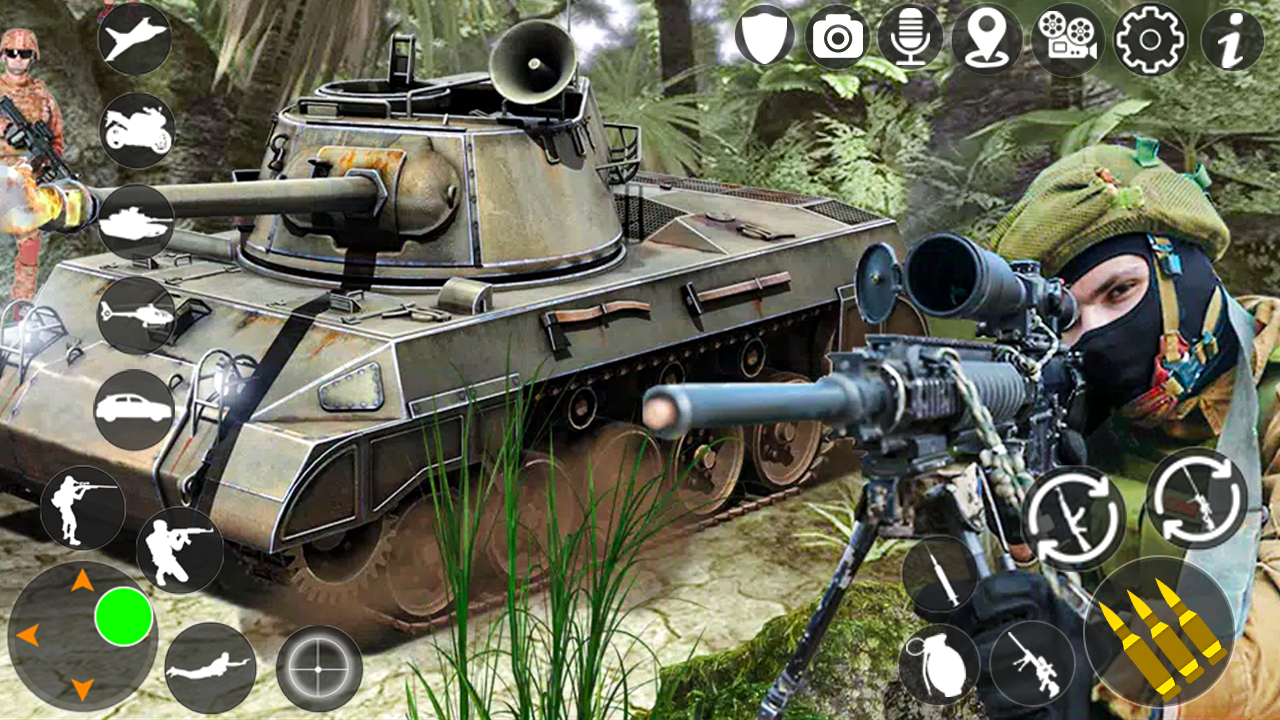Open the settings gear menu

1148,40
